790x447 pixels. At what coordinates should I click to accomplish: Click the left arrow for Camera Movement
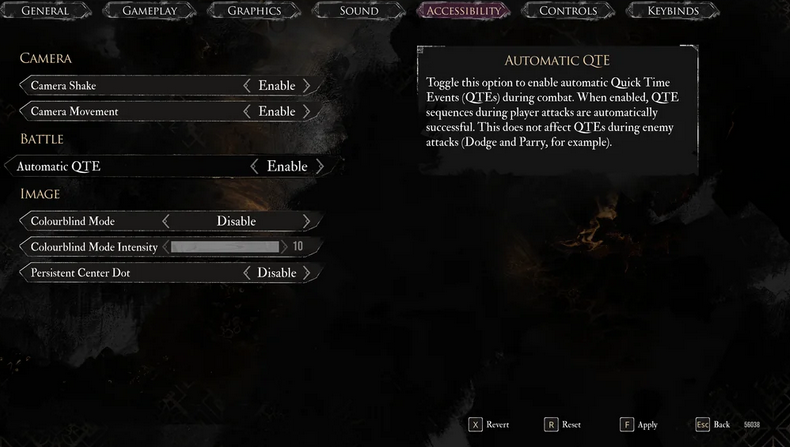tap(247, 111)
